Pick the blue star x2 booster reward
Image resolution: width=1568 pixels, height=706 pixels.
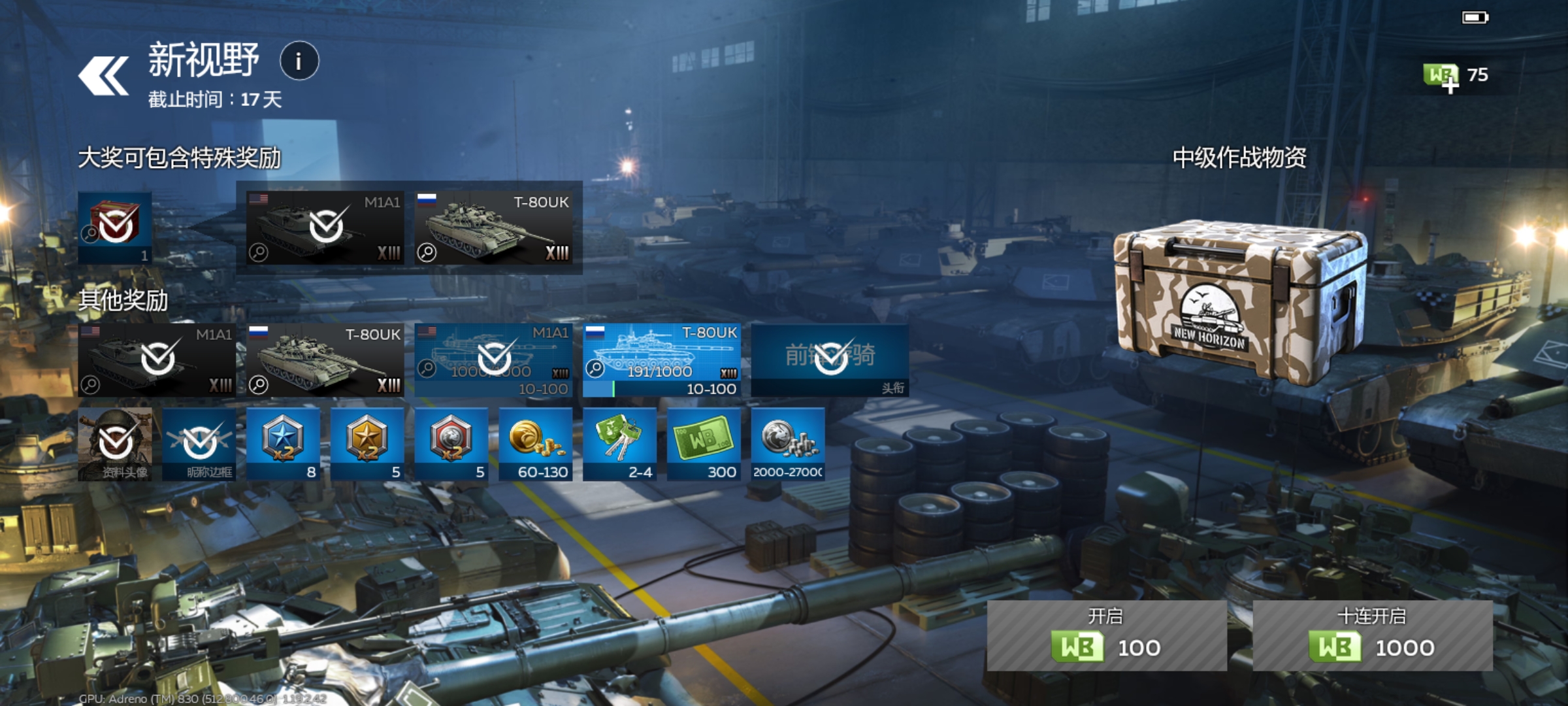pyautogui.click(x=283, y=445)
